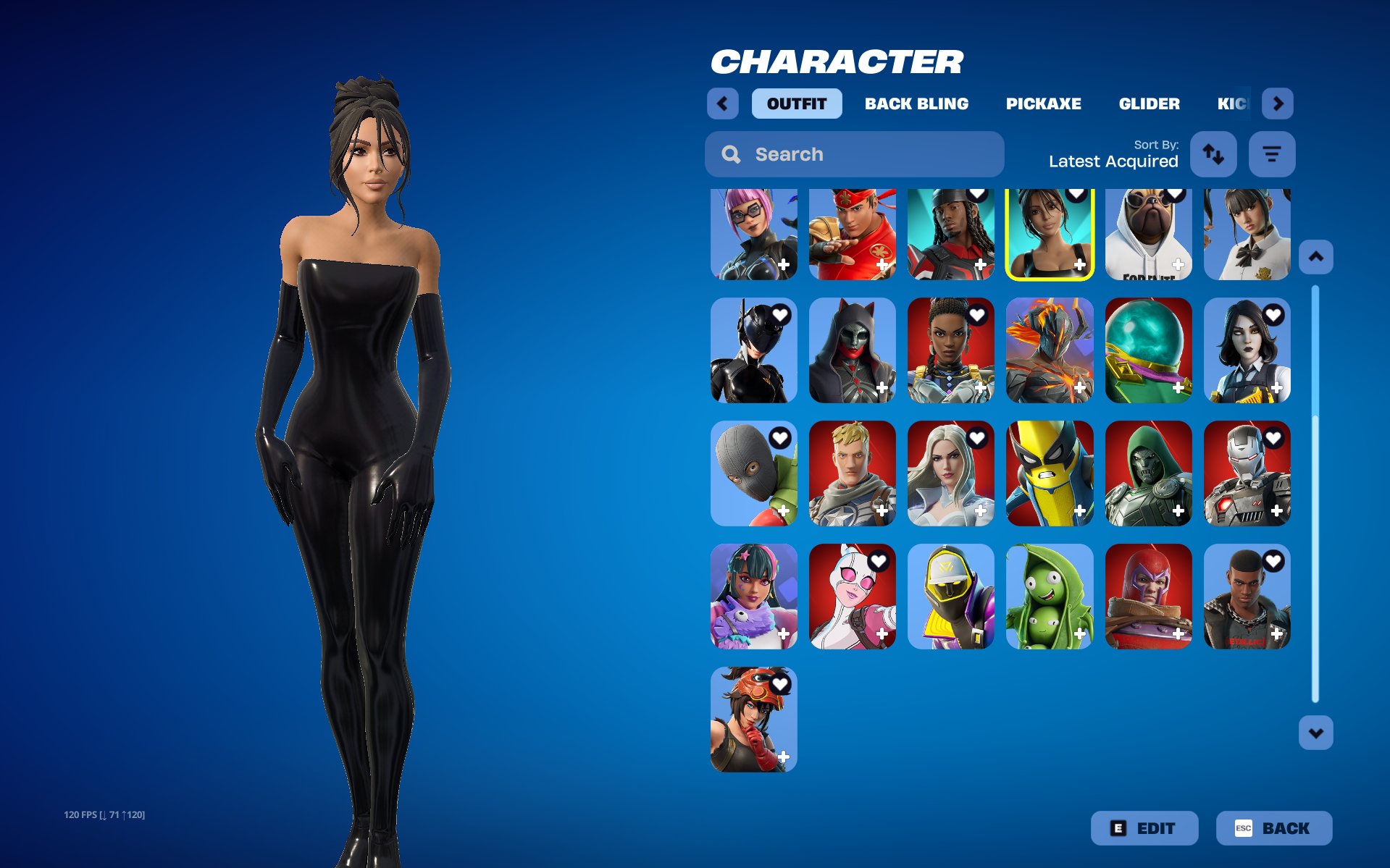Viewport: 1390px width, 868px height.
Task: Switch to the BACK BLING tab
Action: (x=916, y=104)
